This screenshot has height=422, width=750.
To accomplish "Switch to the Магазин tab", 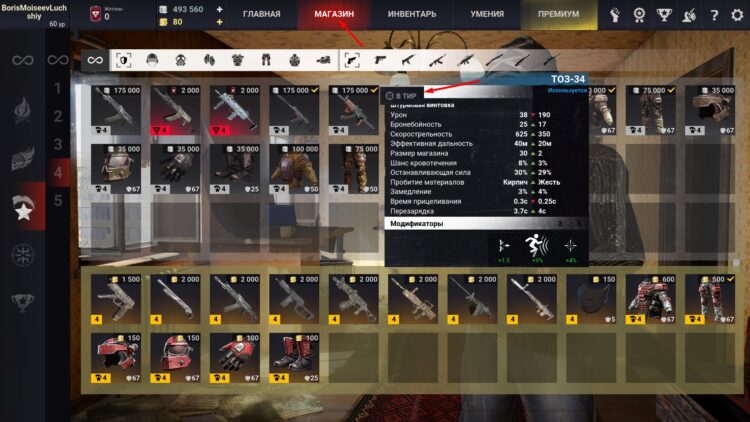I will tap(334, 15).
